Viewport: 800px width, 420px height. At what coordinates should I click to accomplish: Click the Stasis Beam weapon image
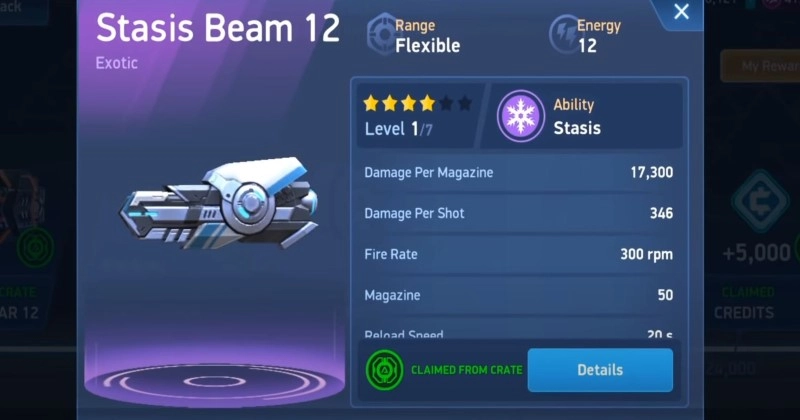[x=218, y=203]
